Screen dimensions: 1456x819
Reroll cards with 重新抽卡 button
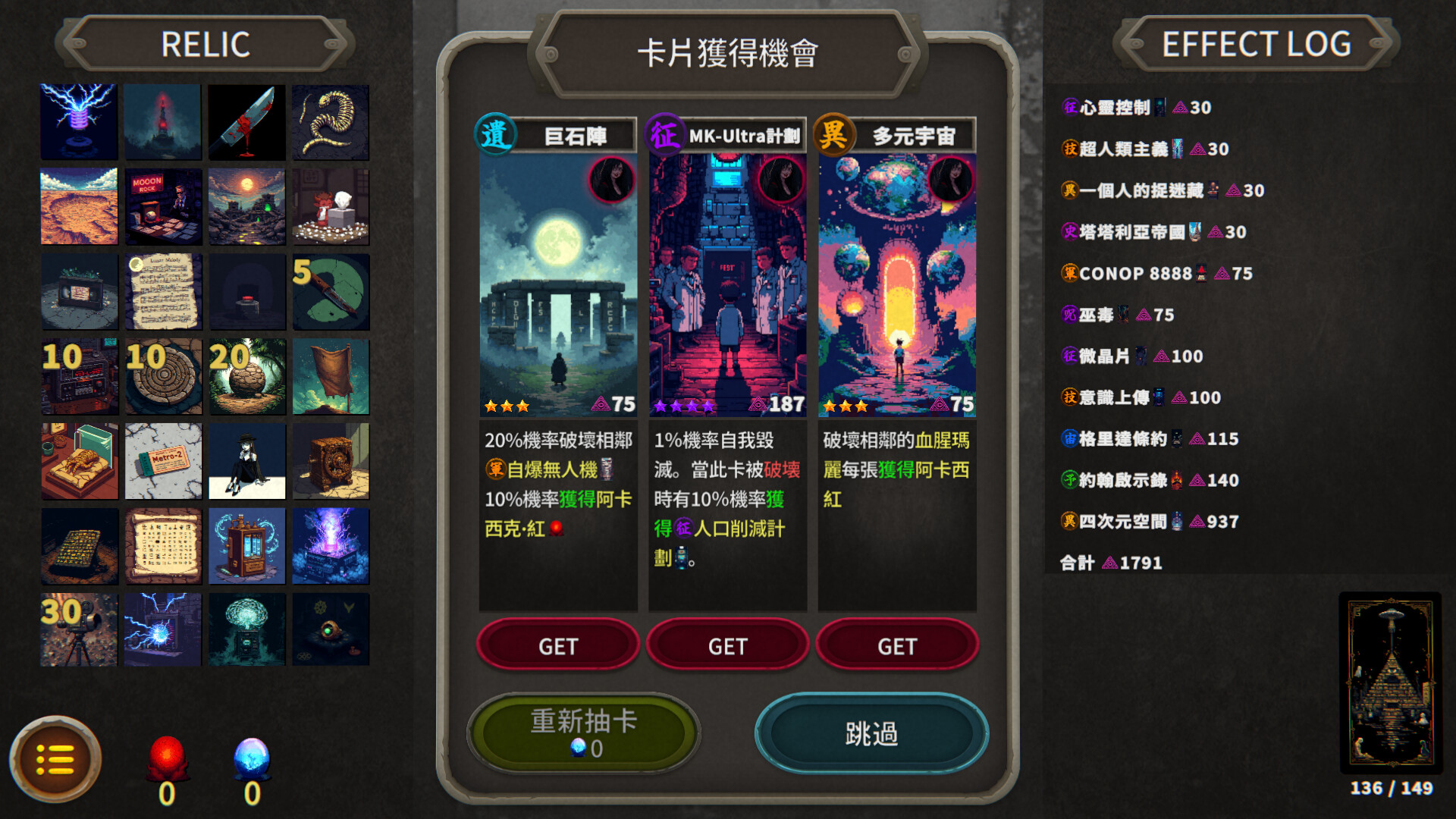583,733
